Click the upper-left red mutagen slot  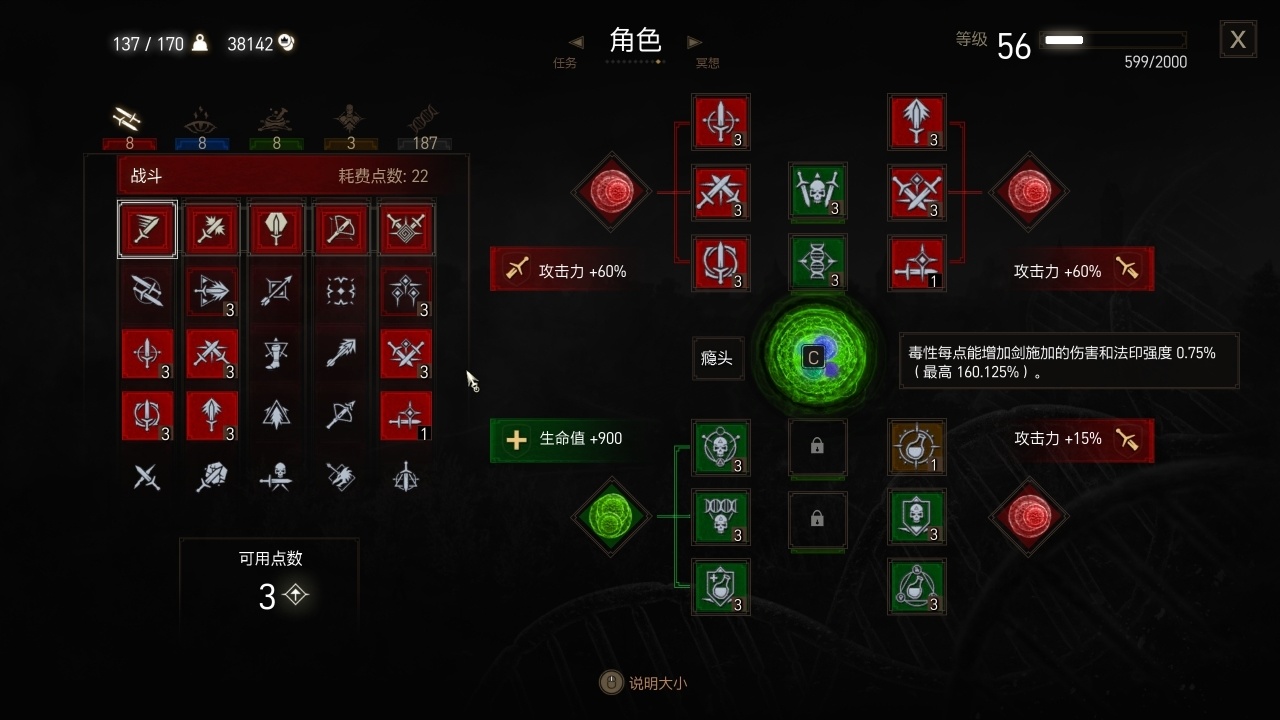click(x=611, y=192)
